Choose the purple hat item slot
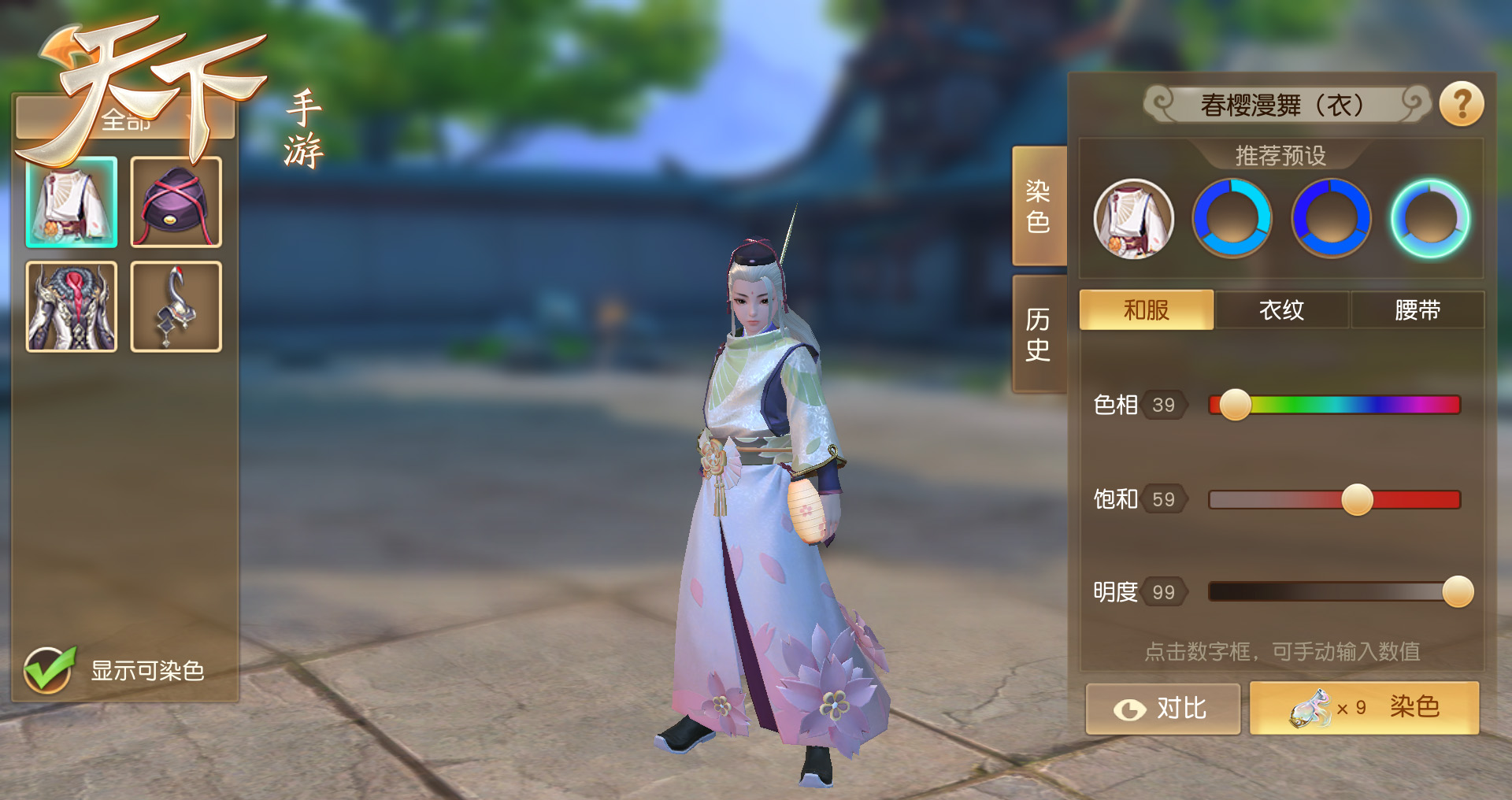The width and height of the screenshot is (1512, 800). [x=176, y=202]
